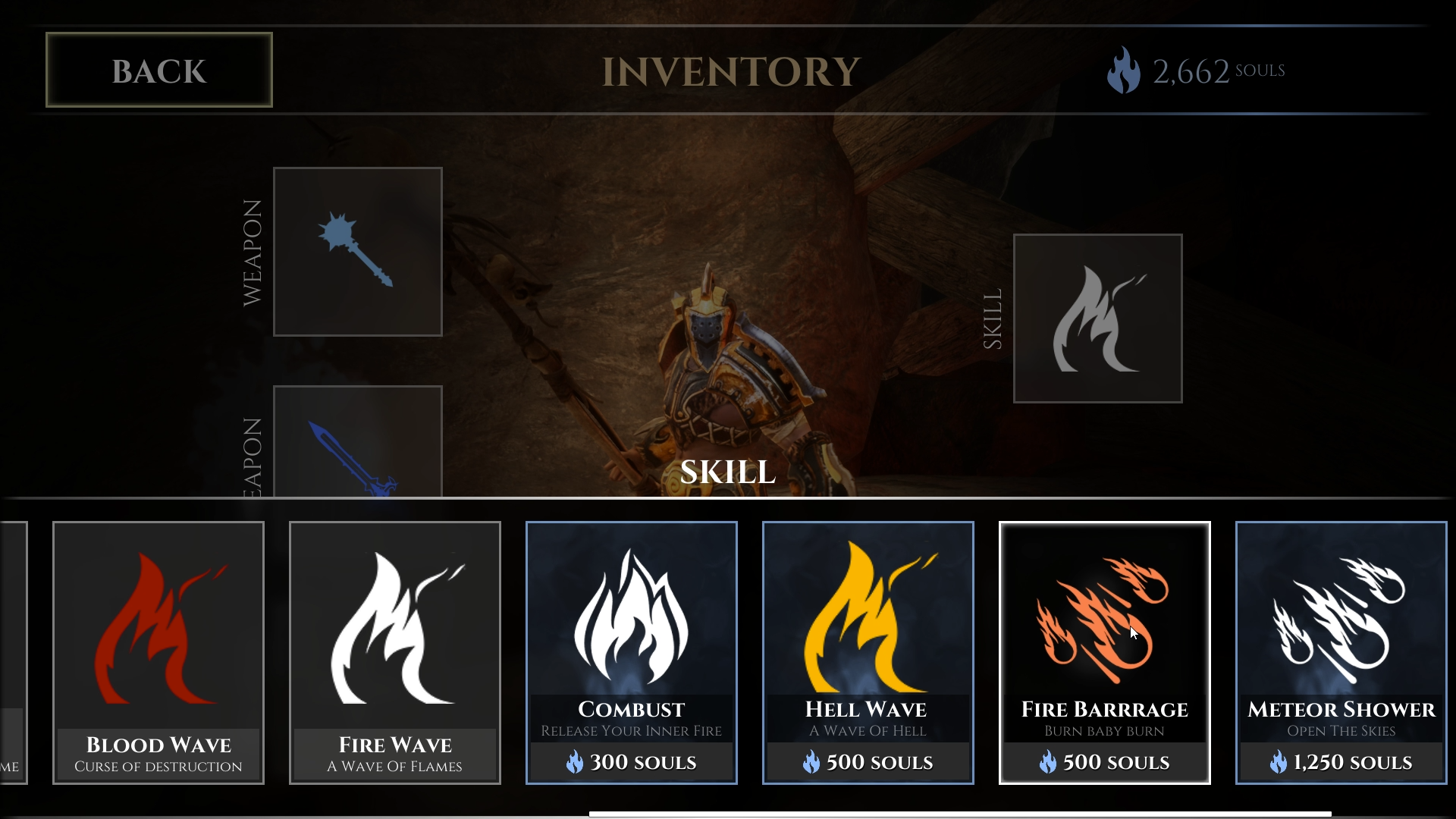Click the skill list horizontal scrollbar
Viewport: 1456px width, 819px height.
click(960, 814)
